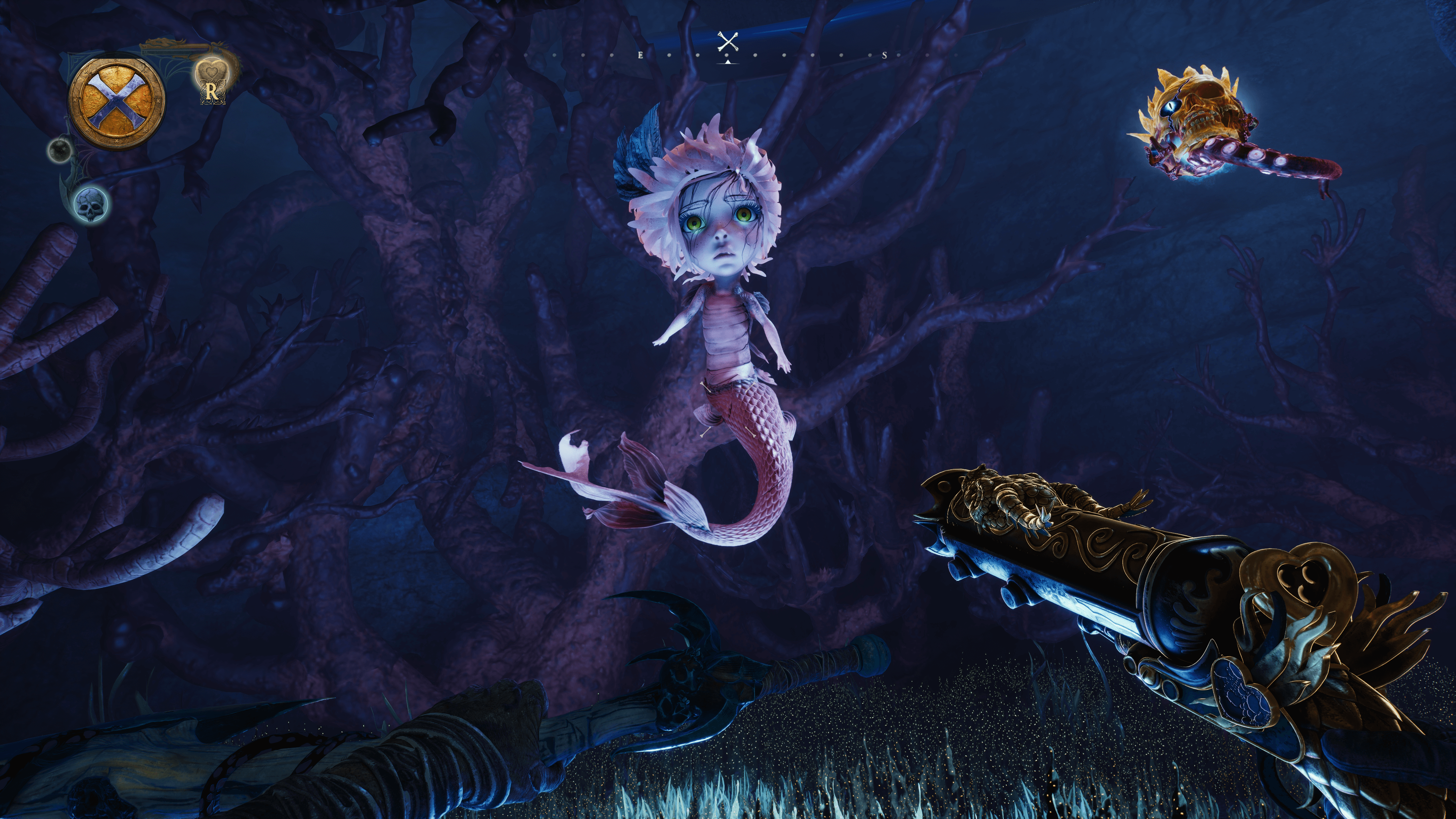Click the gold medallion with blue X
This screenshot has height=819, width=1456.
coord(116,102)
